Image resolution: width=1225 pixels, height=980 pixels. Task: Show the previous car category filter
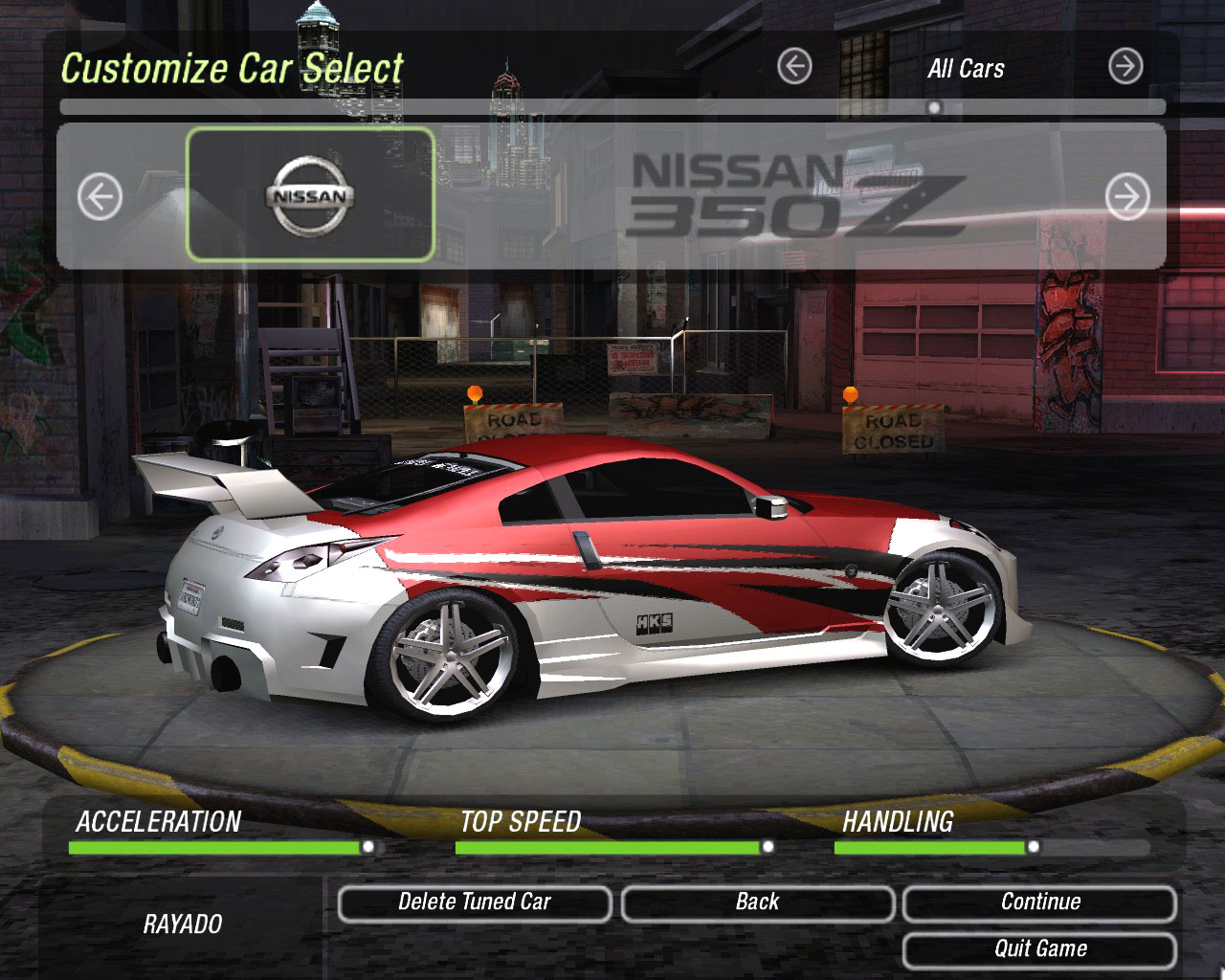794,67
